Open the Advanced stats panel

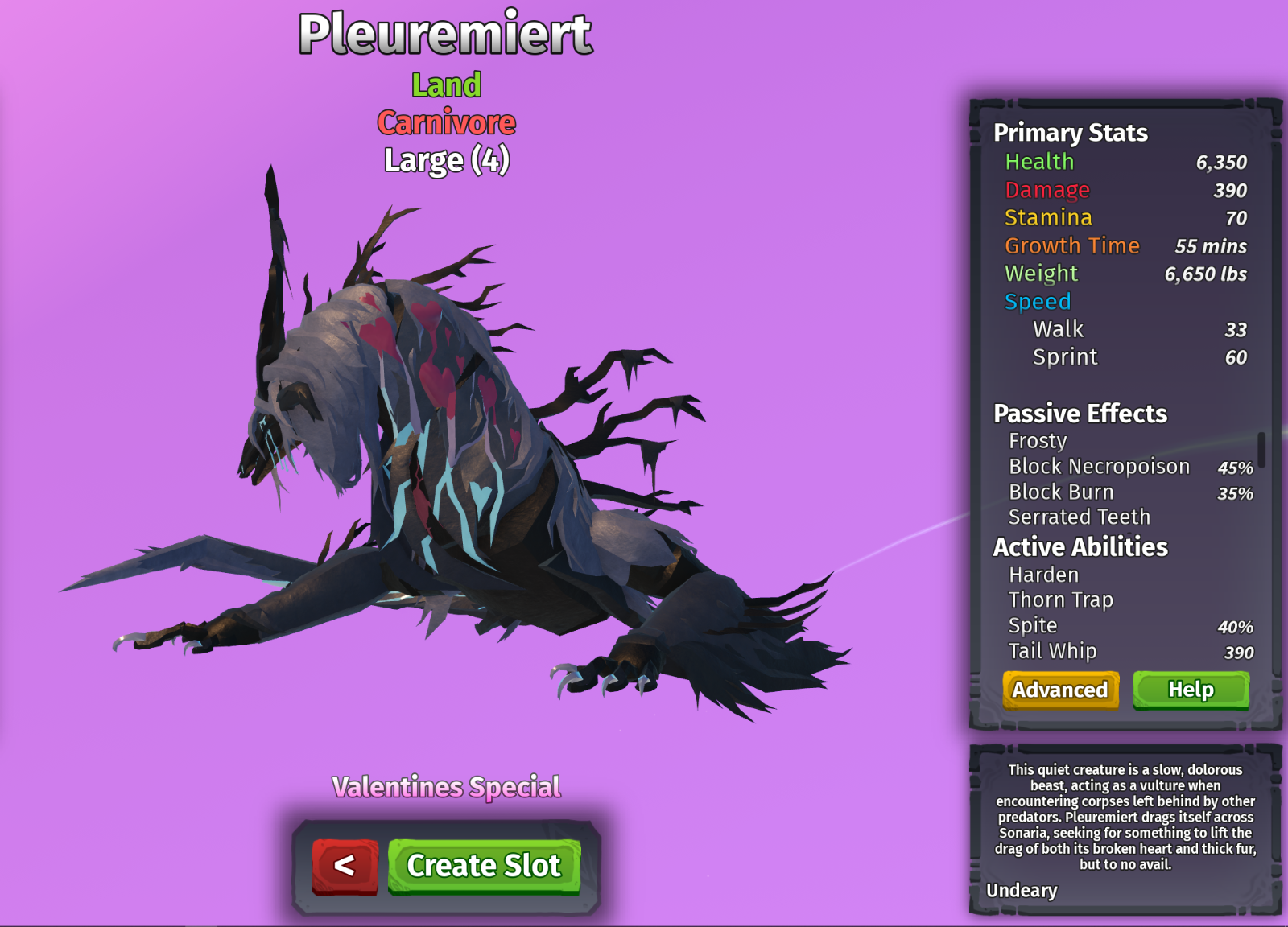click(x=1059, y=690)
